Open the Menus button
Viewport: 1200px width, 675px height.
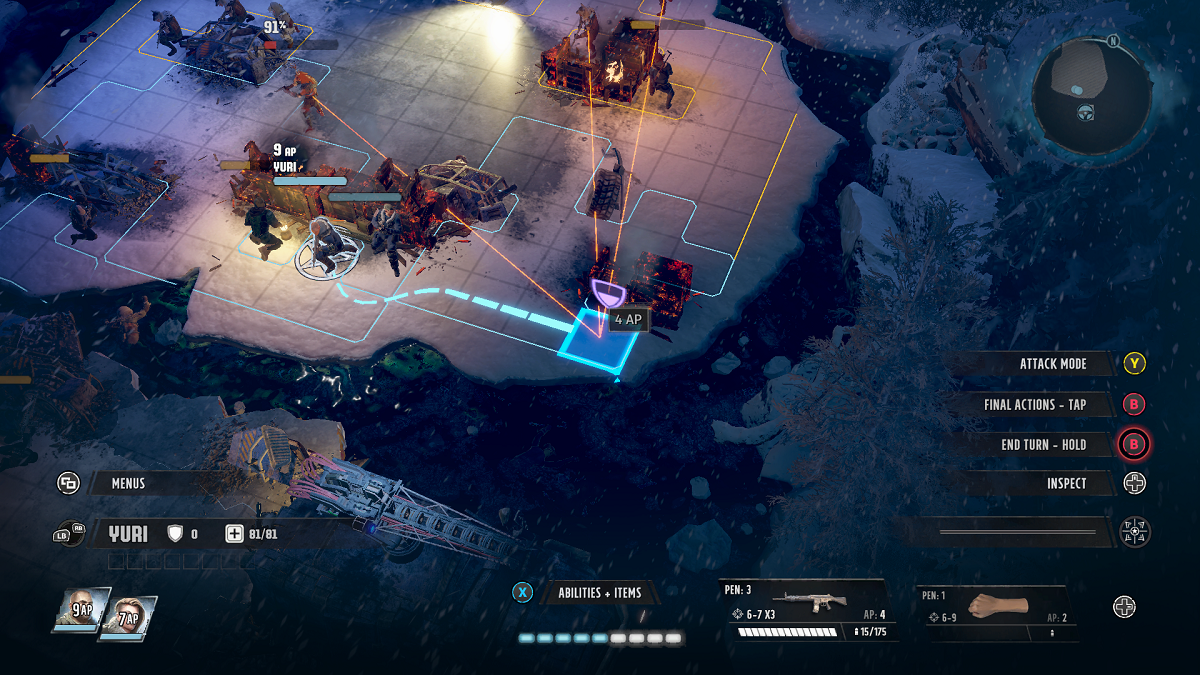click(x=127, y=483)
